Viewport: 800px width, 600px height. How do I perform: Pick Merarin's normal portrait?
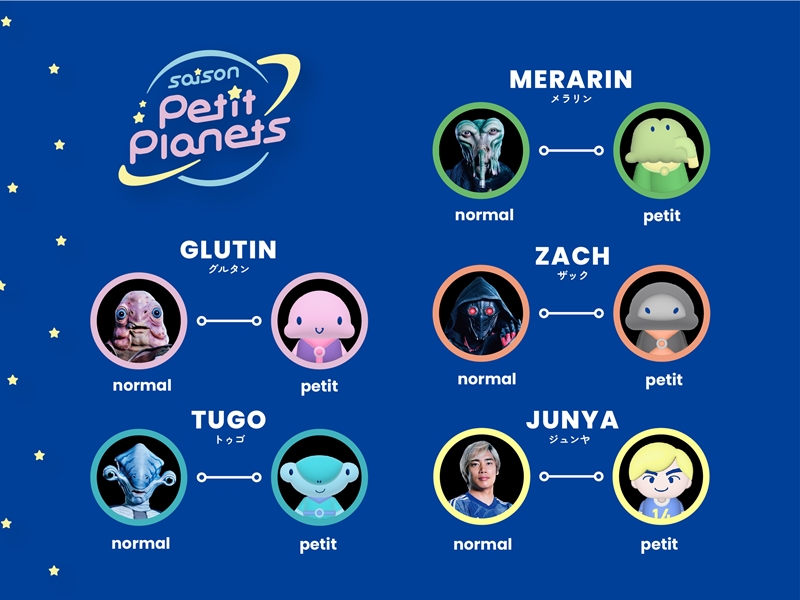pos(481,151)
